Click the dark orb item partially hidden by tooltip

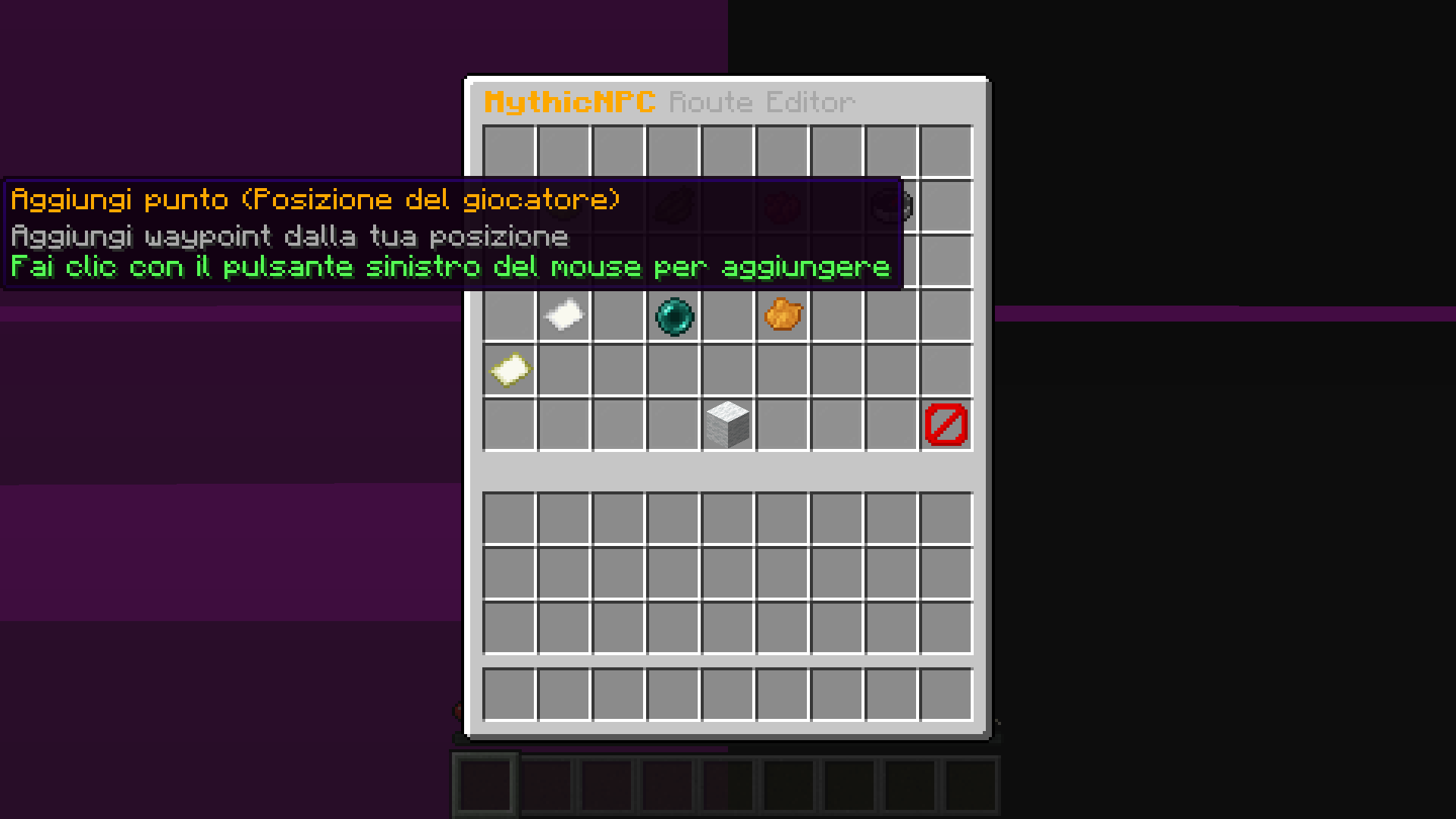pos(891,205)
